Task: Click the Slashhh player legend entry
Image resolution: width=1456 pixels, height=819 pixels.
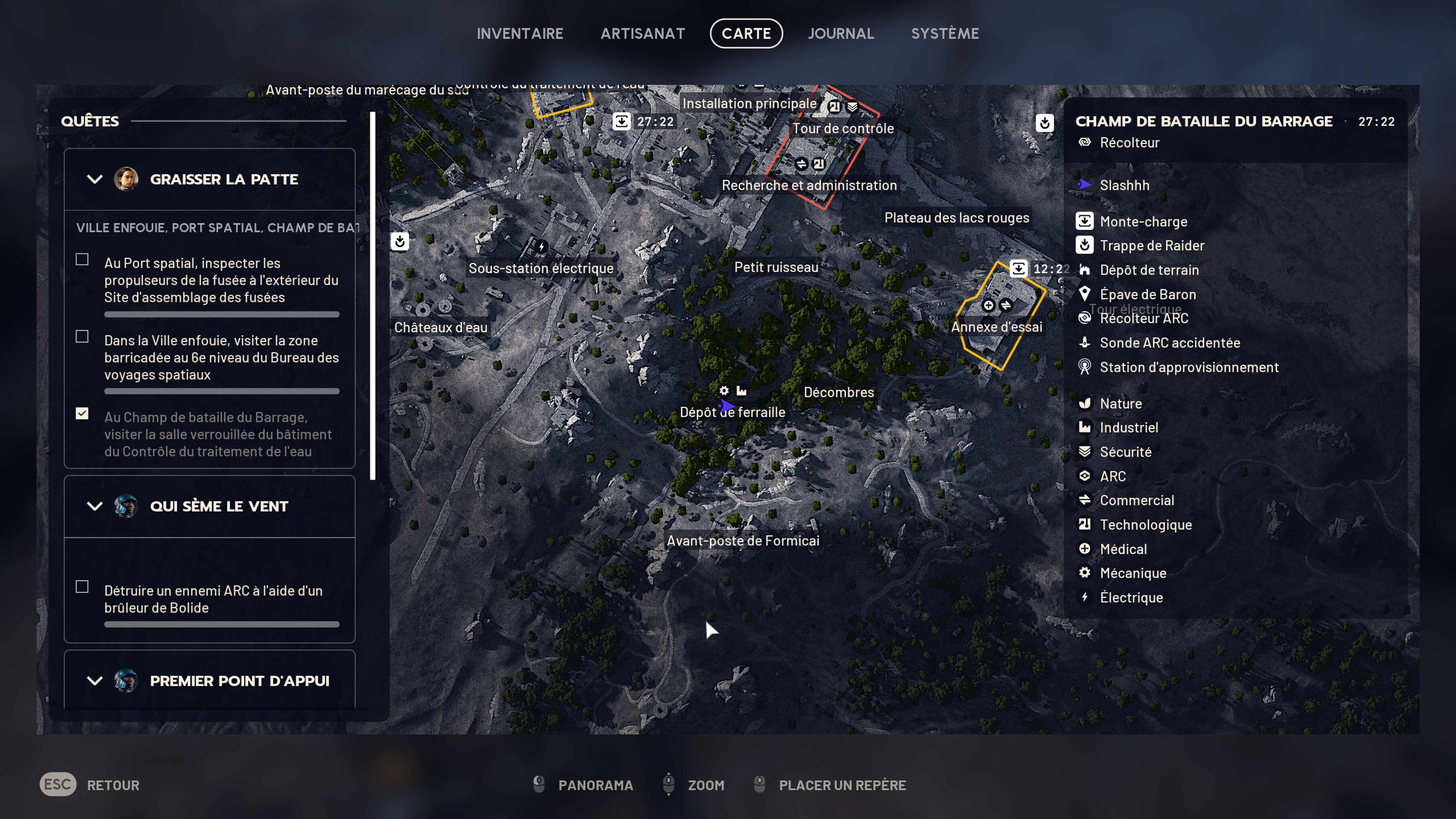Action: 1124,185
